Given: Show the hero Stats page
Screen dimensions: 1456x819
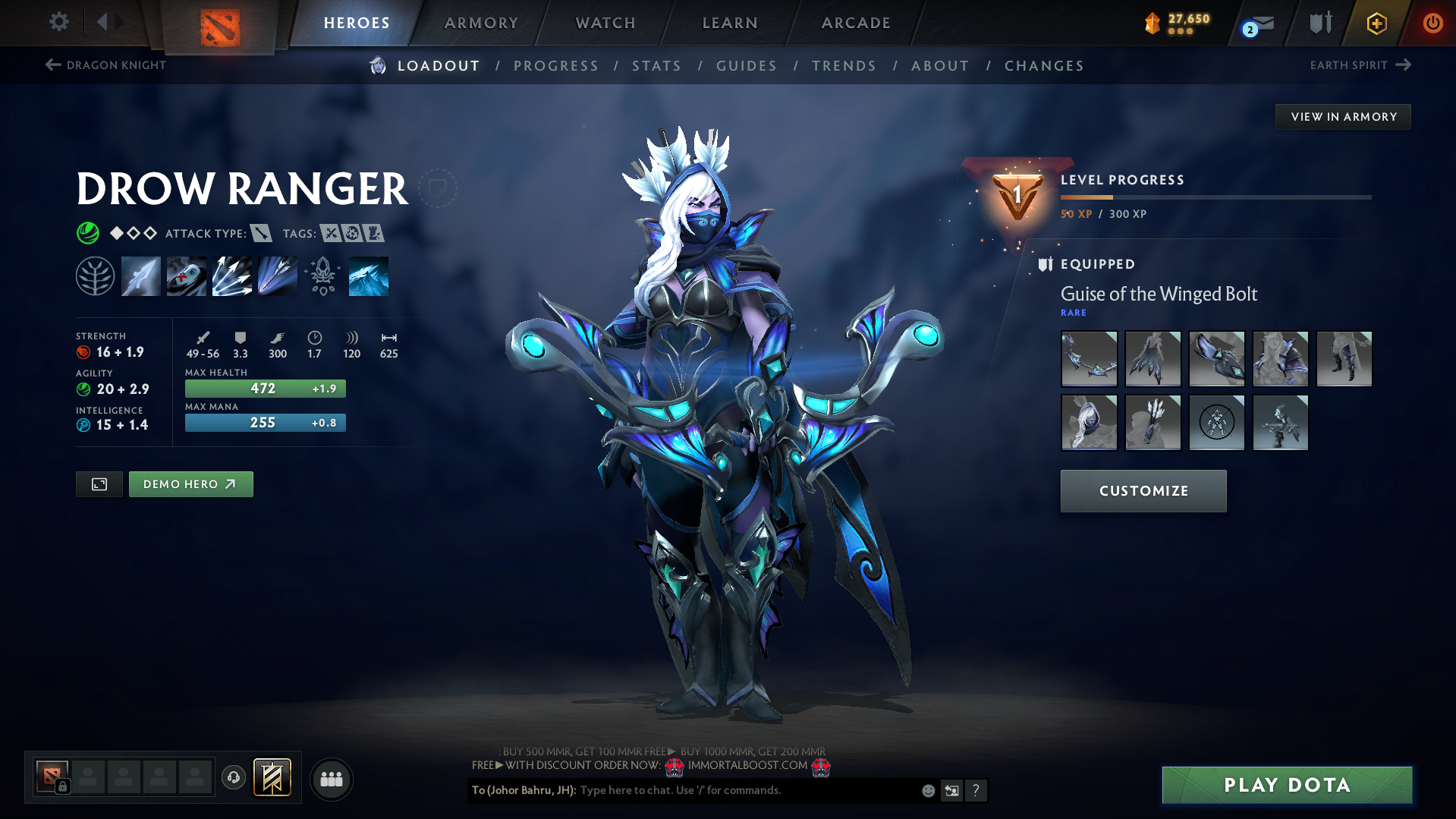Looking at the screenshot, I should pyautogui.click(x=656, y=66).
